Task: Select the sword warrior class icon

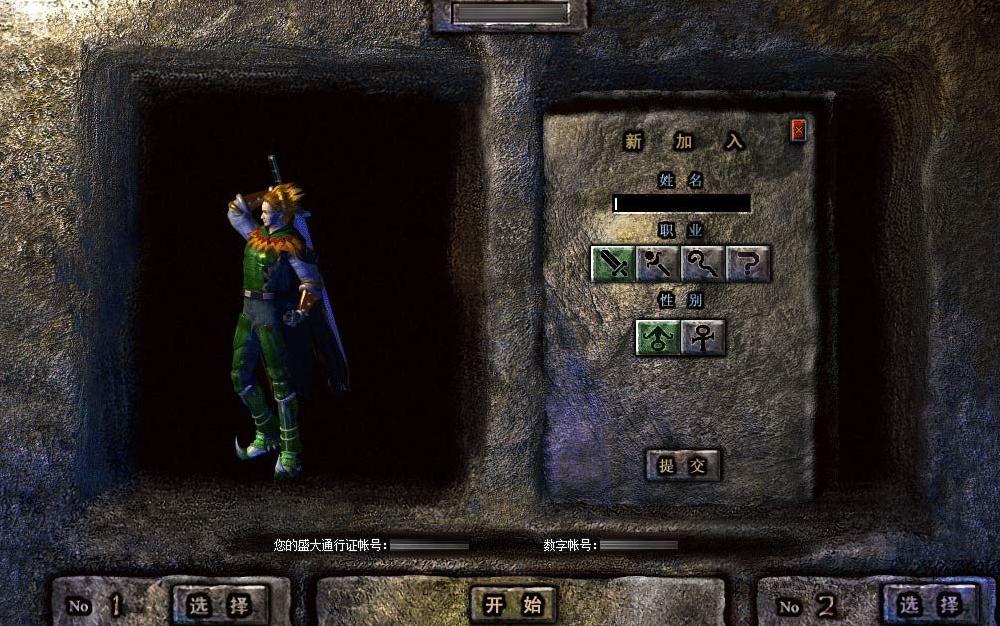Action: (612, 263)
